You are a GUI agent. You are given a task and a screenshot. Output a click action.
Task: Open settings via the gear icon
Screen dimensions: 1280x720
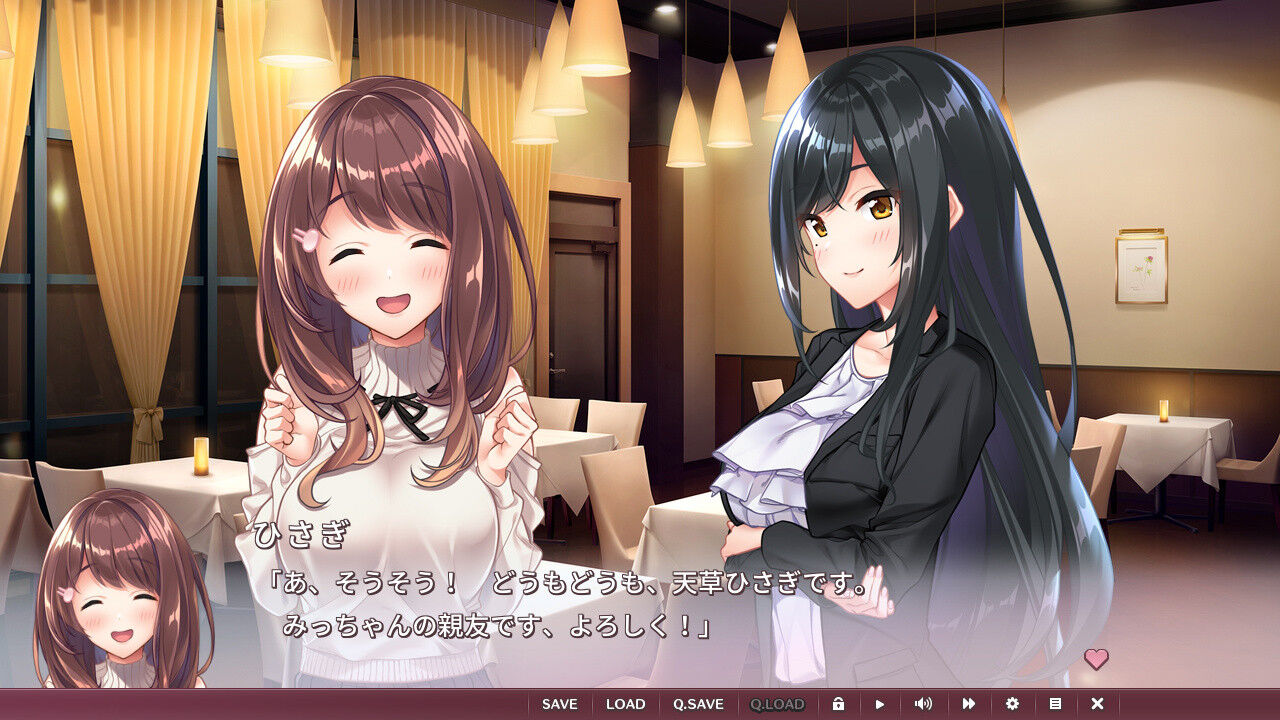point(1012,704)
